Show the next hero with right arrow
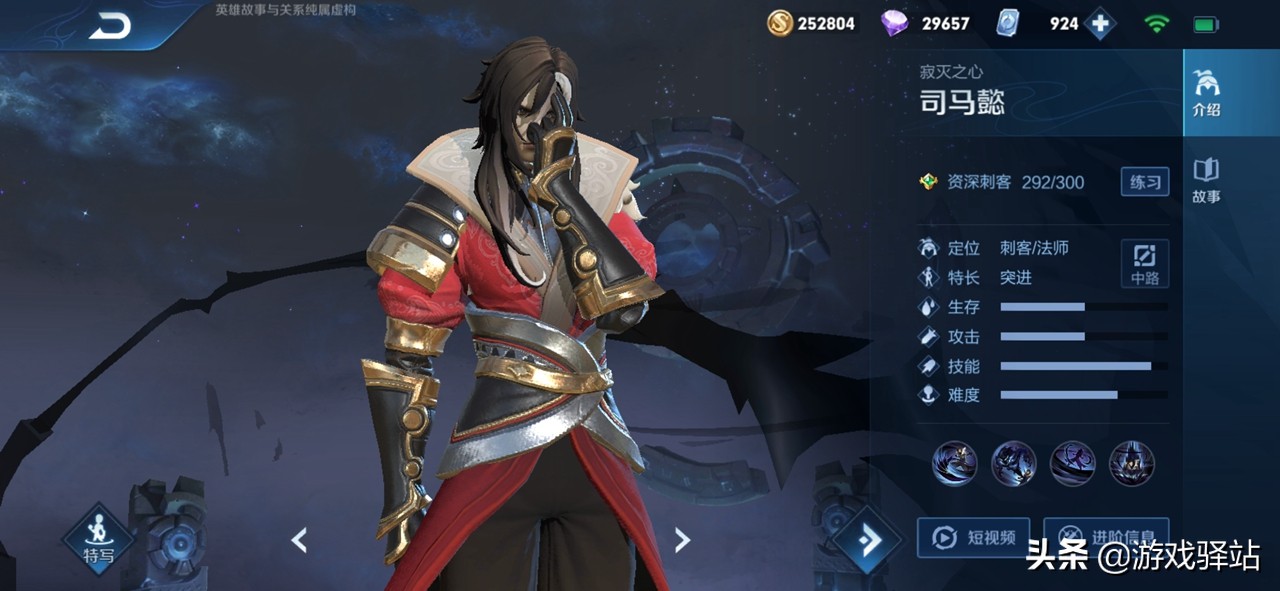The height and width of the screenshot is (591, 1280). [x=682, y=540]
